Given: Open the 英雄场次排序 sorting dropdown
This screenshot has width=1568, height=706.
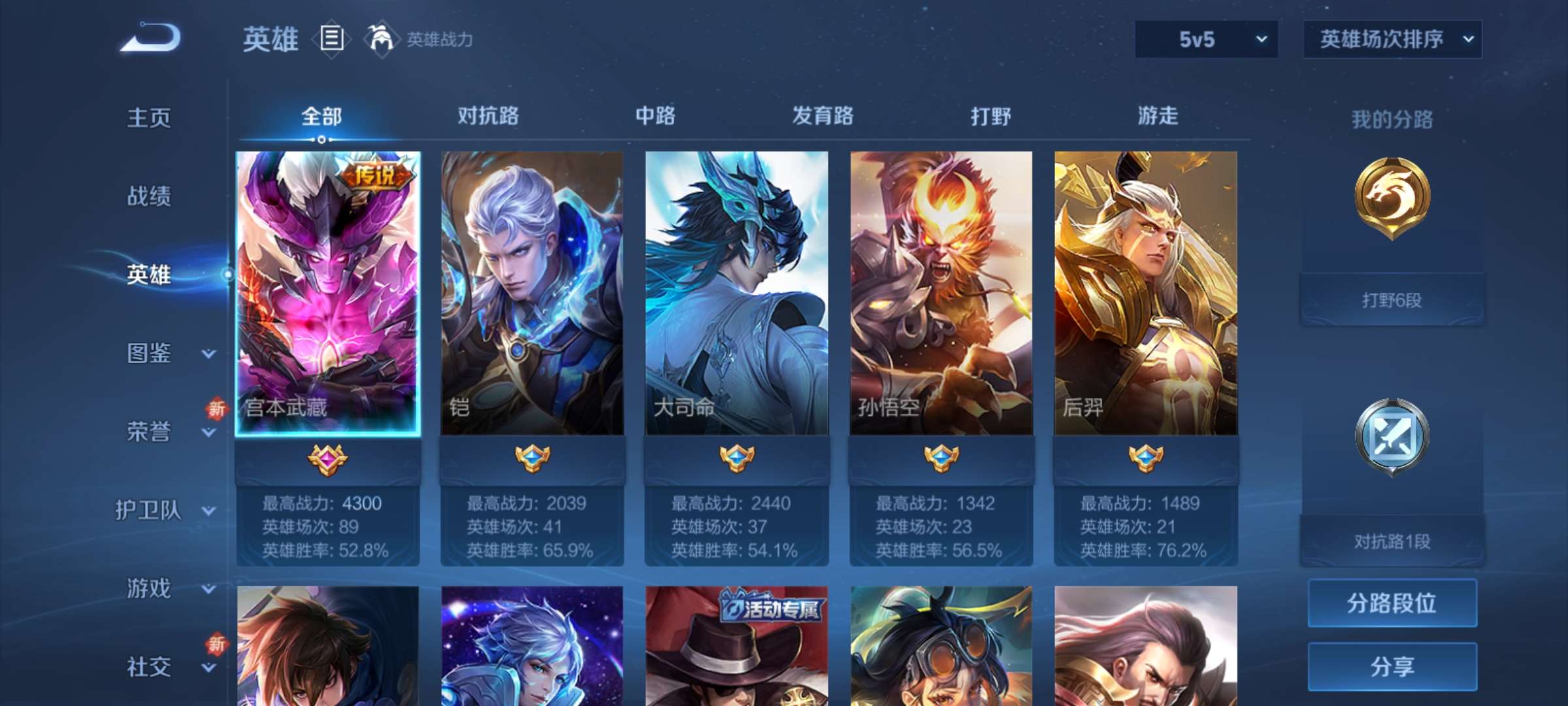Looking at the screenshot, I should coord(1392,41).
